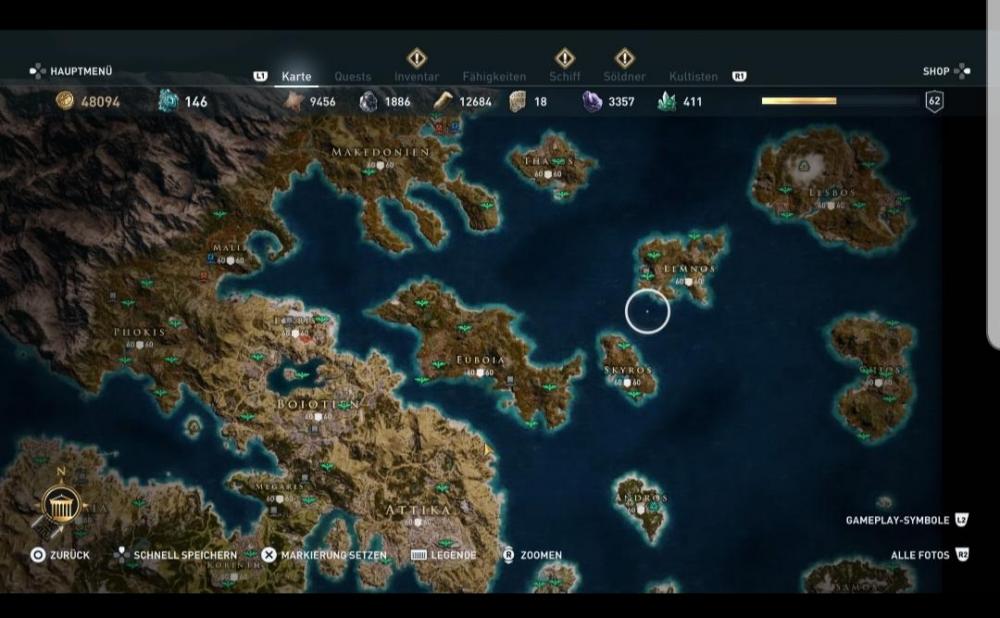Click the temple compass icon
Image resolution: width=1000 pixels, height=618 pixels.
coord(60,506)
